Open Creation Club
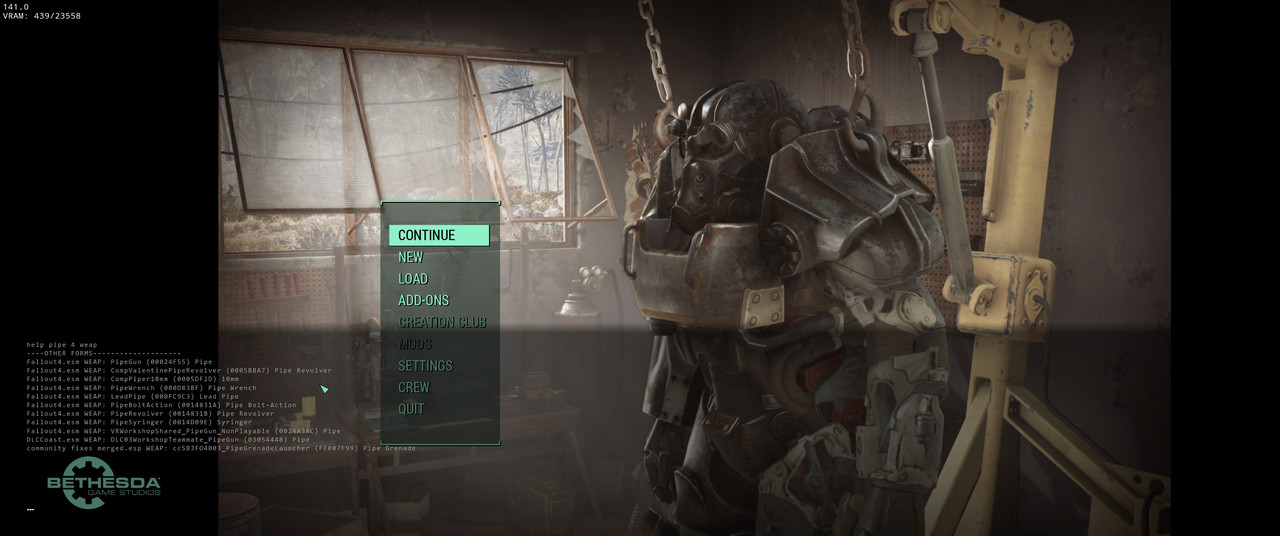1280x536 pixels. tap(442, 322)
